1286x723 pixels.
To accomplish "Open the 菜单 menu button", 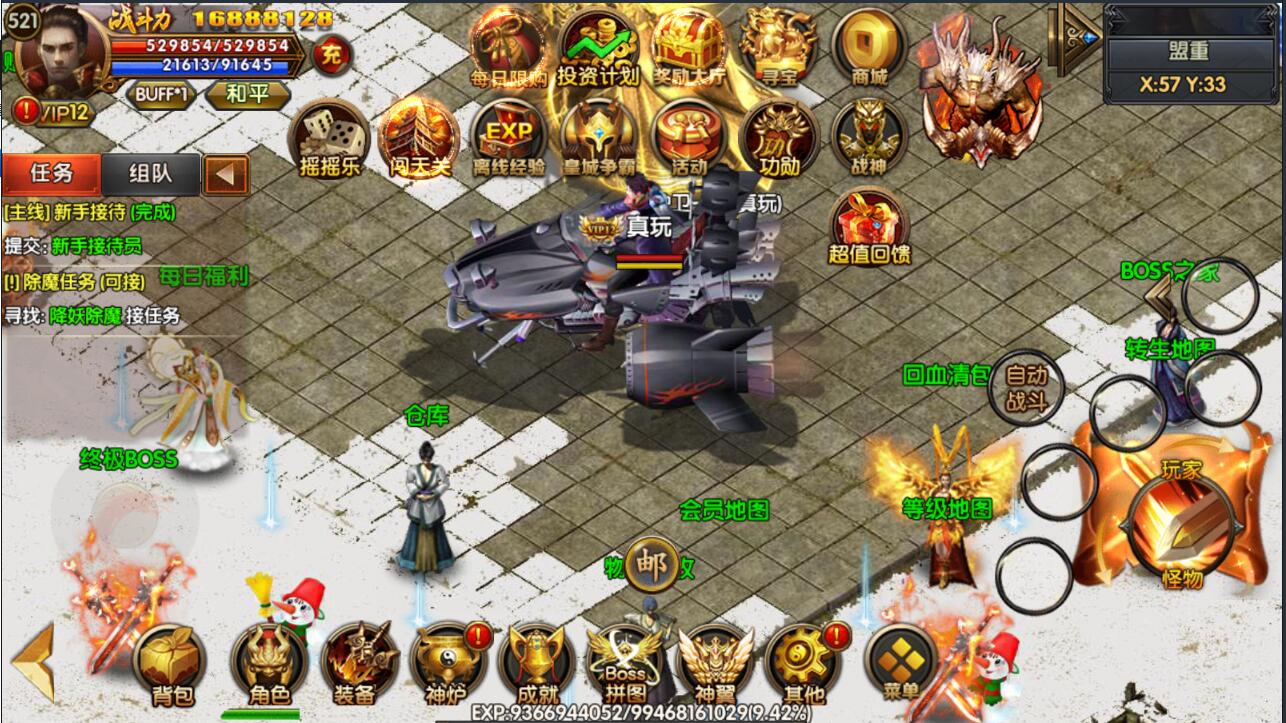I will (x=902, y=660).
